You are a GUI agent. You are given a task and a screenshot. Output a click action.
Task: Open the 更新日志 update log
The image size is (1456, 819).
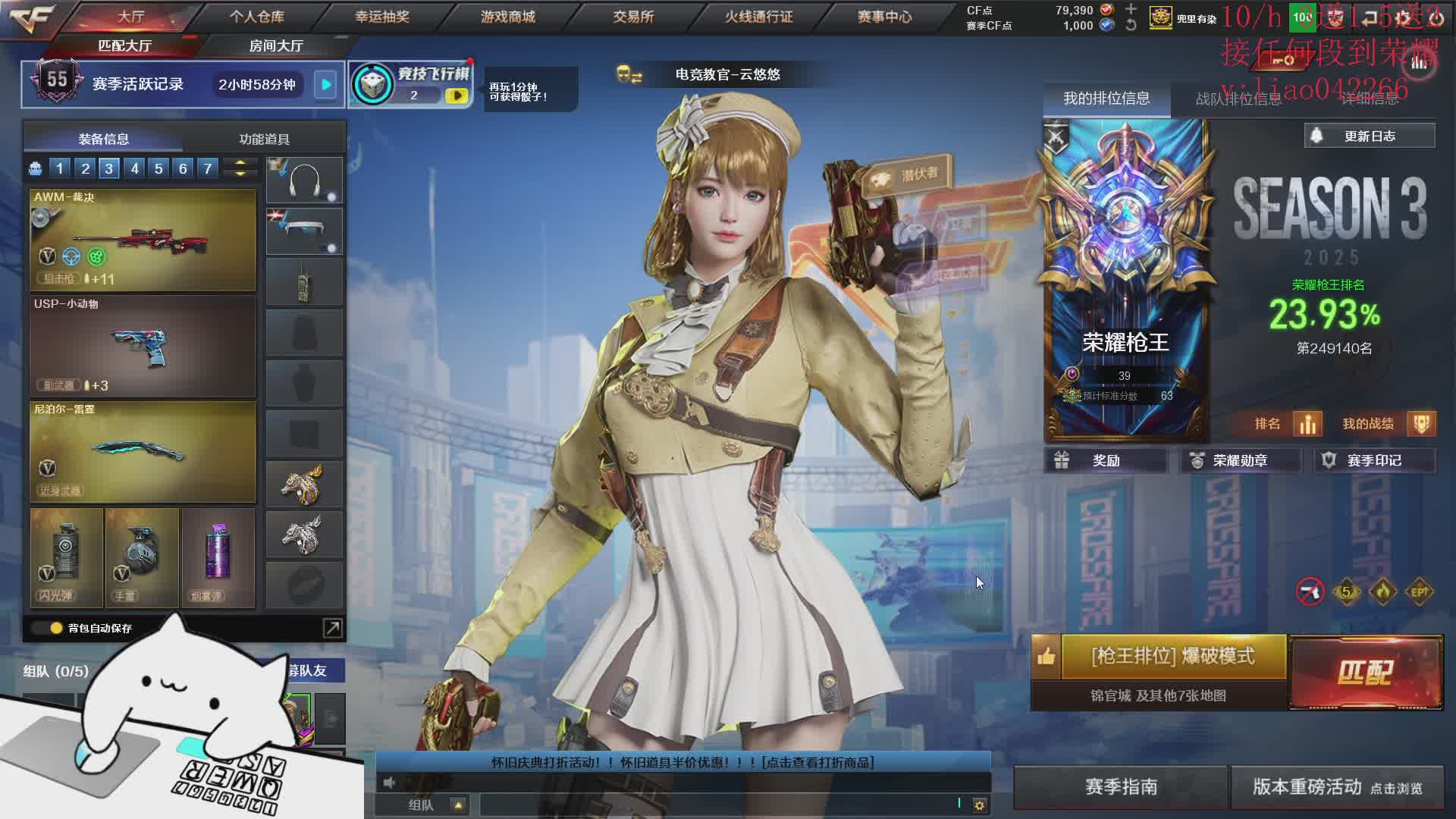(1370, 136)
